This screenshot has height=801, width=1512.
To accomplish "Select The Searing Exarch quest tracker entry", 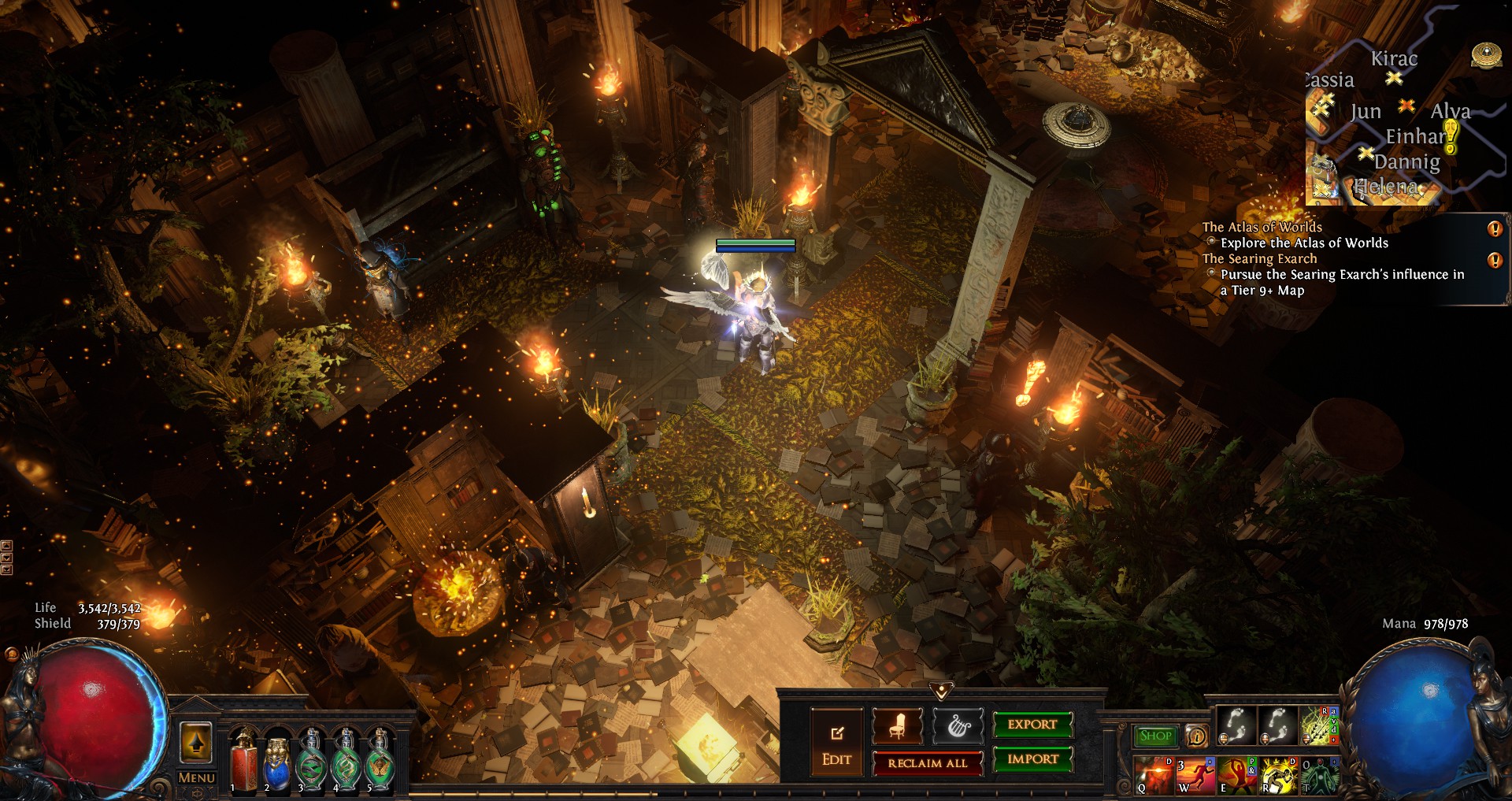I will click(x=1259, y=258).
